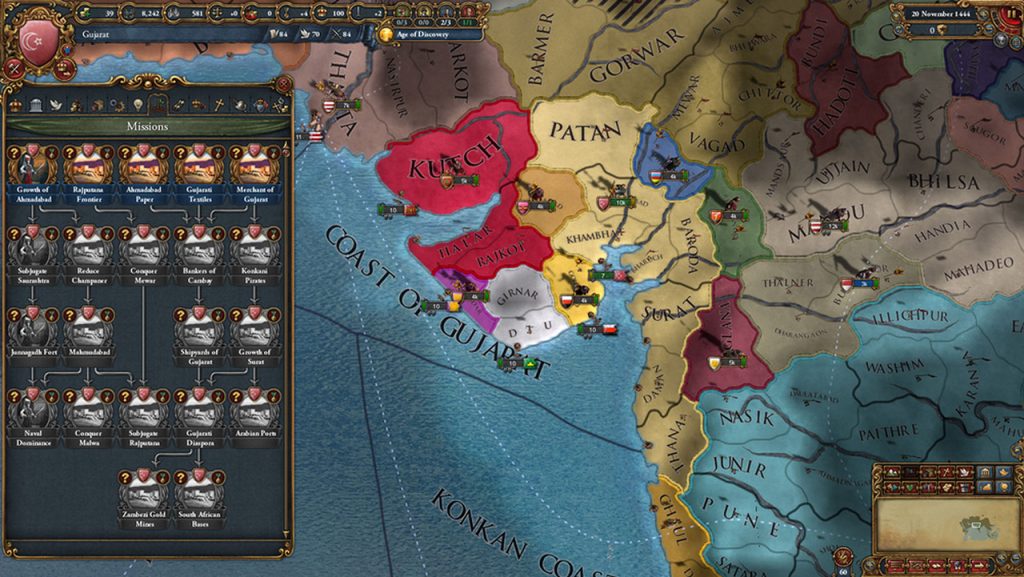This screenshot has height=577, width=1024.
Task: Choose the Ahmadabad Paper mission
Action: click(143, 165)
